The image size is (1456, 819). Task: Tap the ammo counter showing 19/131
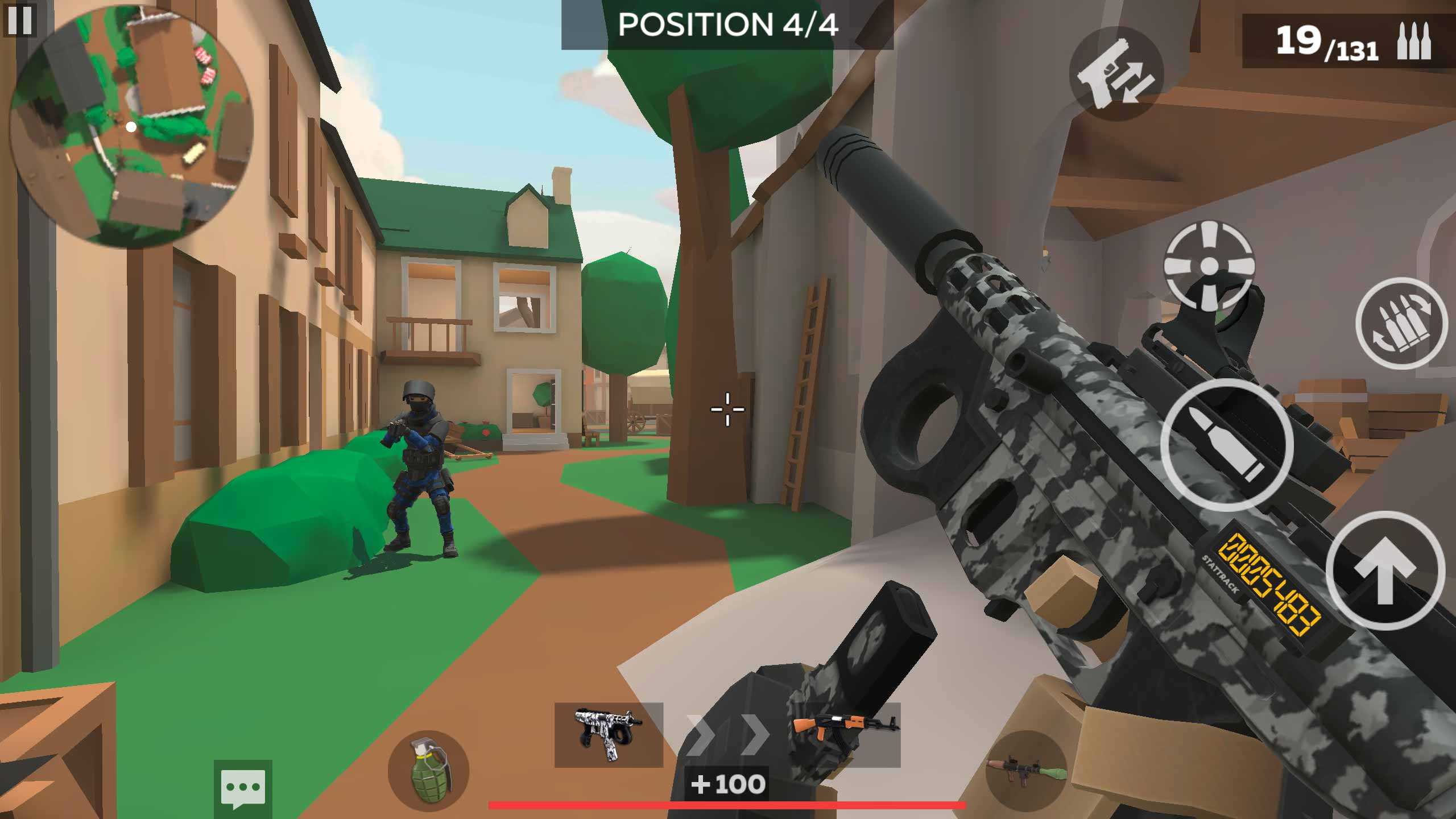tap(1327, 43)
